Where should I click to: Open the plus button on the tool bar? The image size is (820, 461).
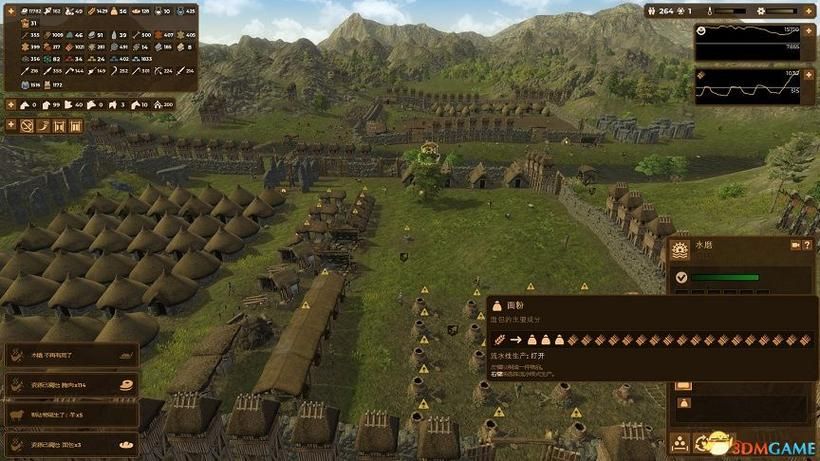pos(12,126)
